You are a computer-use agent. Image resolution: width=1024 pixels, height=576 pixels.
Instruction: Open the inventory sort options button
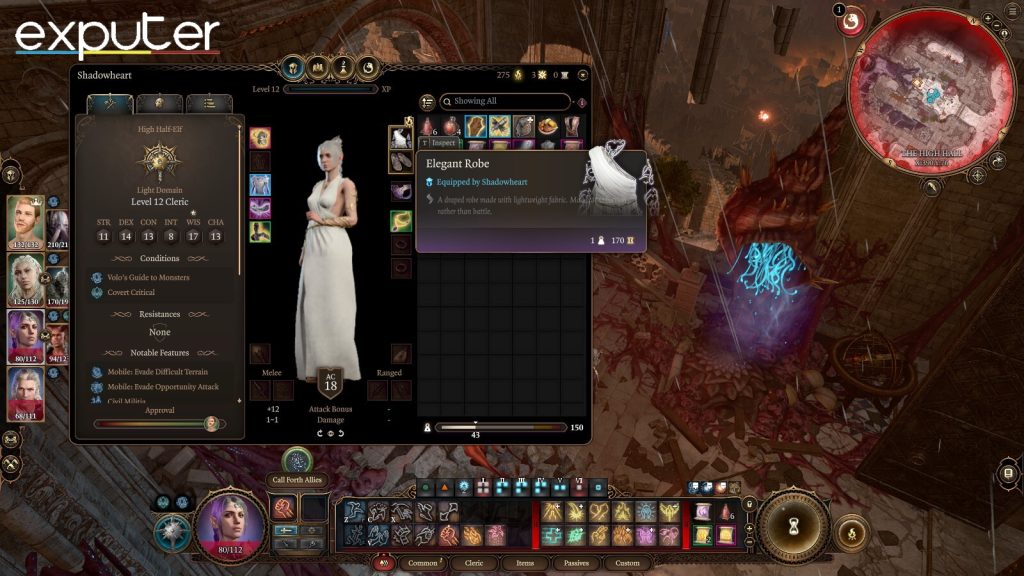pyautogui.click(x=427, y=102)
